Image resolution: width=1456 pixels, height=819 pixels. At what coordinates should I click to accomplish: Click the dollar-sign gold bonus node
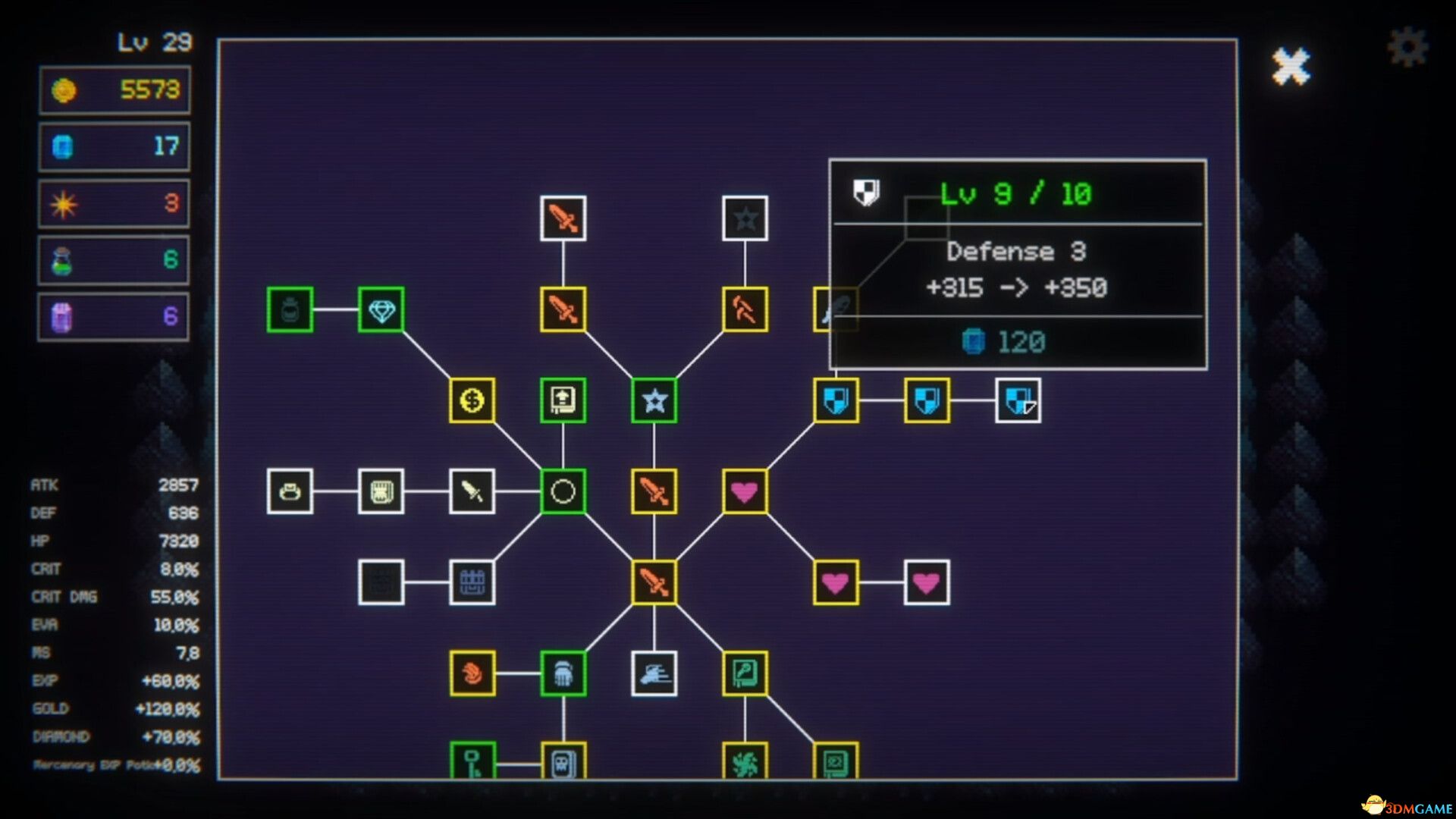tap(472, 402)
